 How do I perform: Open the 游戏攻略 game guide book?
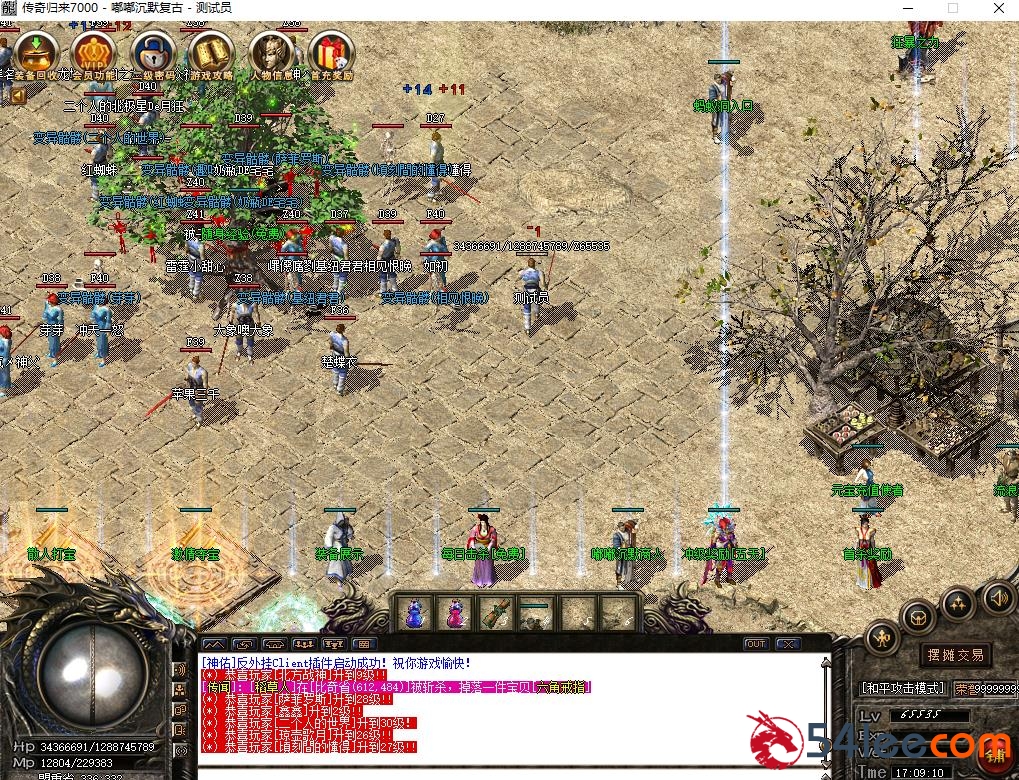coord(212,53)
